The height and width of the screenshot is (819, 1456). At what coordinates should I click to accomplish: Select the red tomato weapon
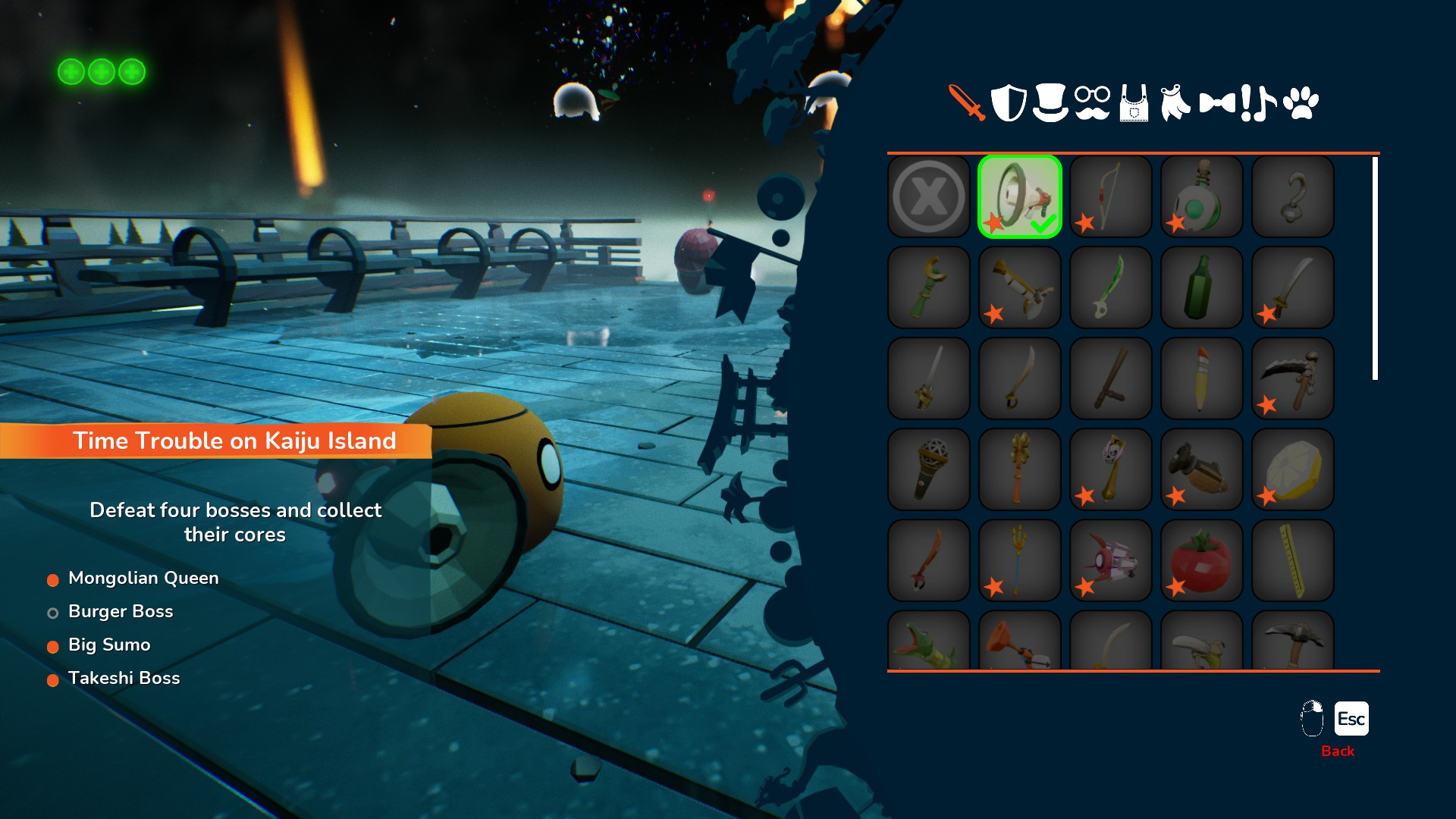1202,560
